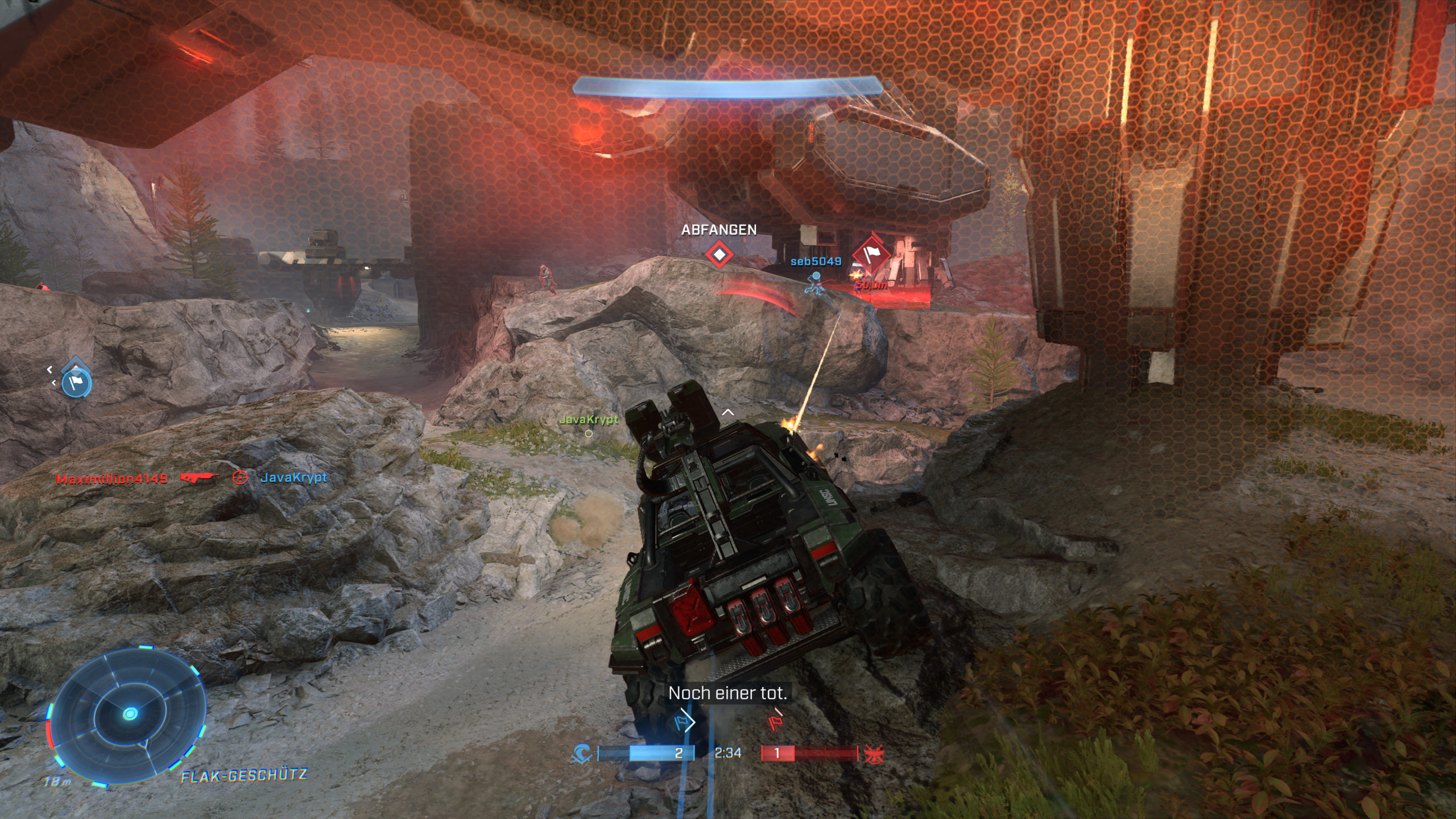Select the red flag status icon above the score
The image size is (1456, 819).
[x=775, y=721]
